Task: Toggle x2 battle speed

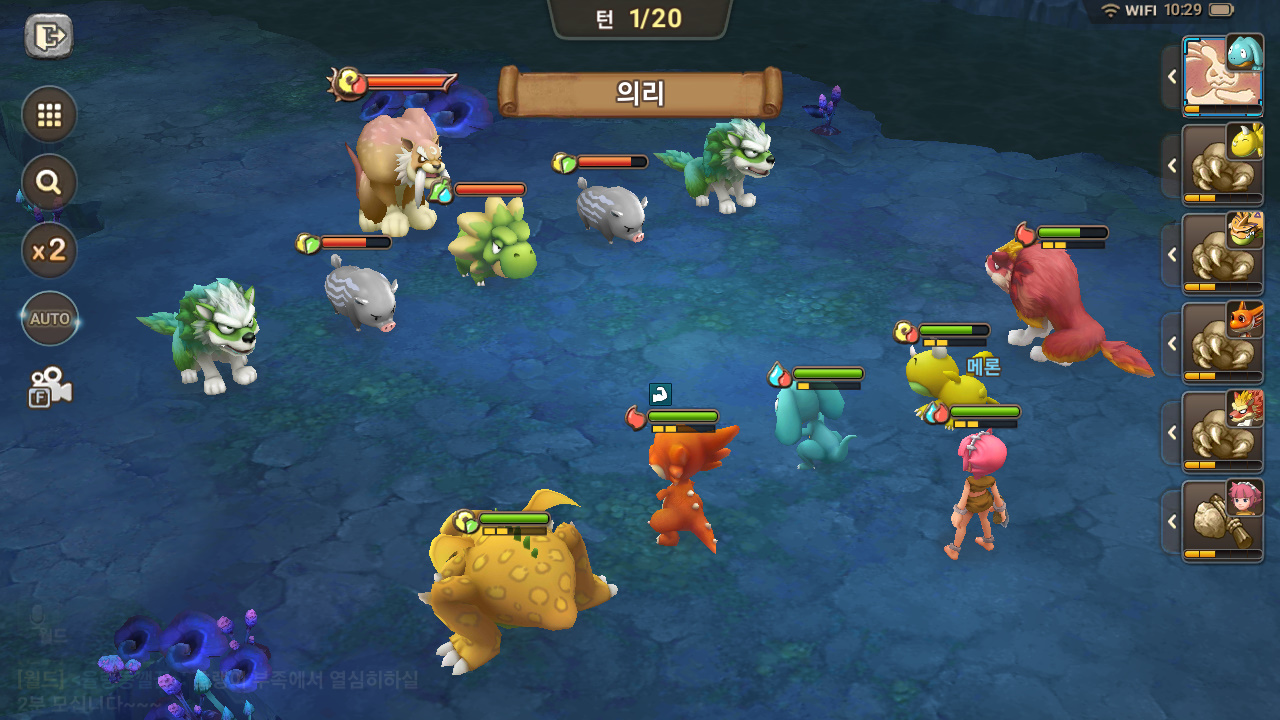Action: tap(49, 250)
